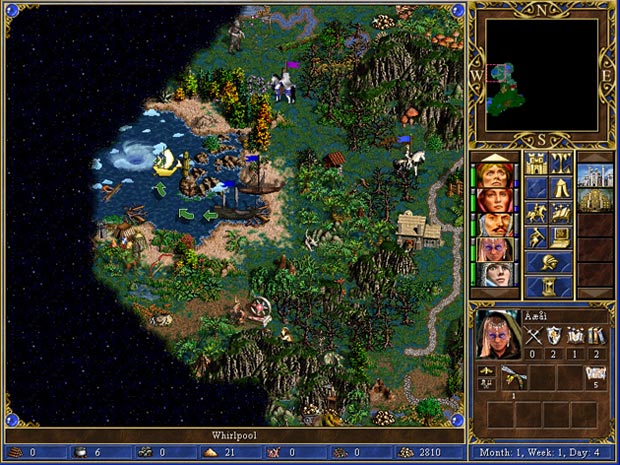Viewport: 620px width, 465px height.
Task: End the turn with the hourglass button
Action: [x=548, y=286]
